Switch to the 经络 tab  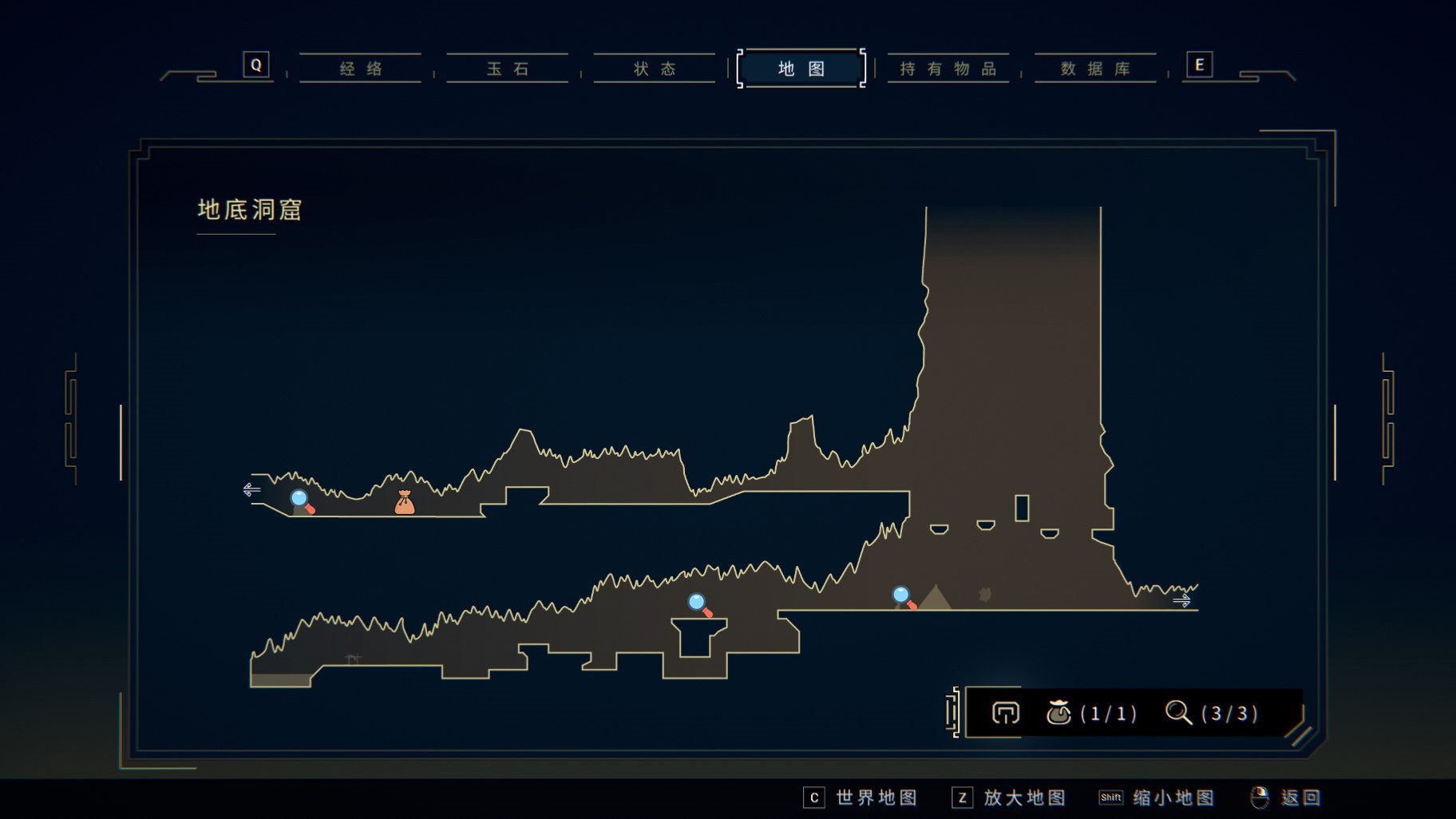point(360,69)
